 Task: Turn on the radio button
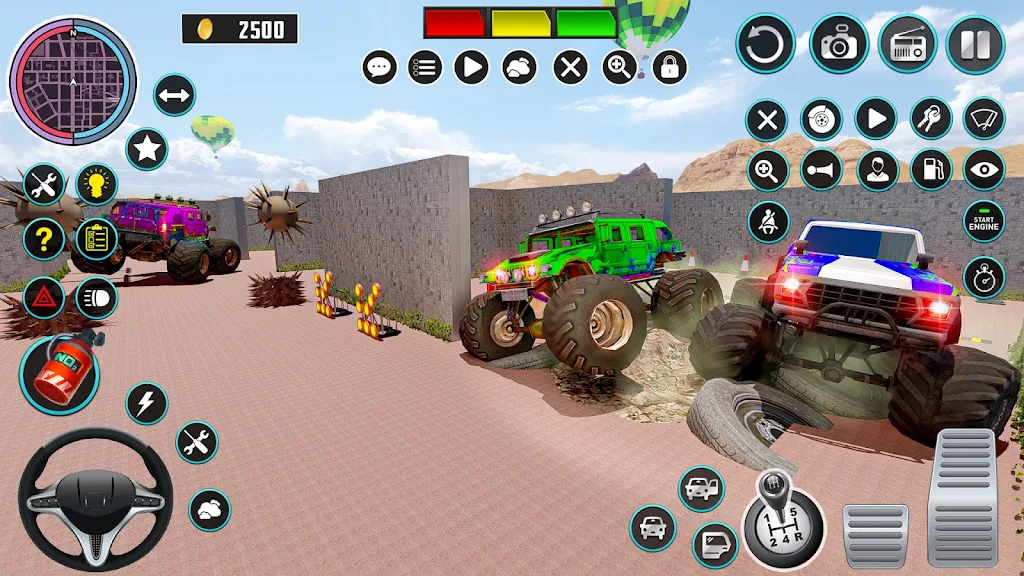(x=907, y=44)
